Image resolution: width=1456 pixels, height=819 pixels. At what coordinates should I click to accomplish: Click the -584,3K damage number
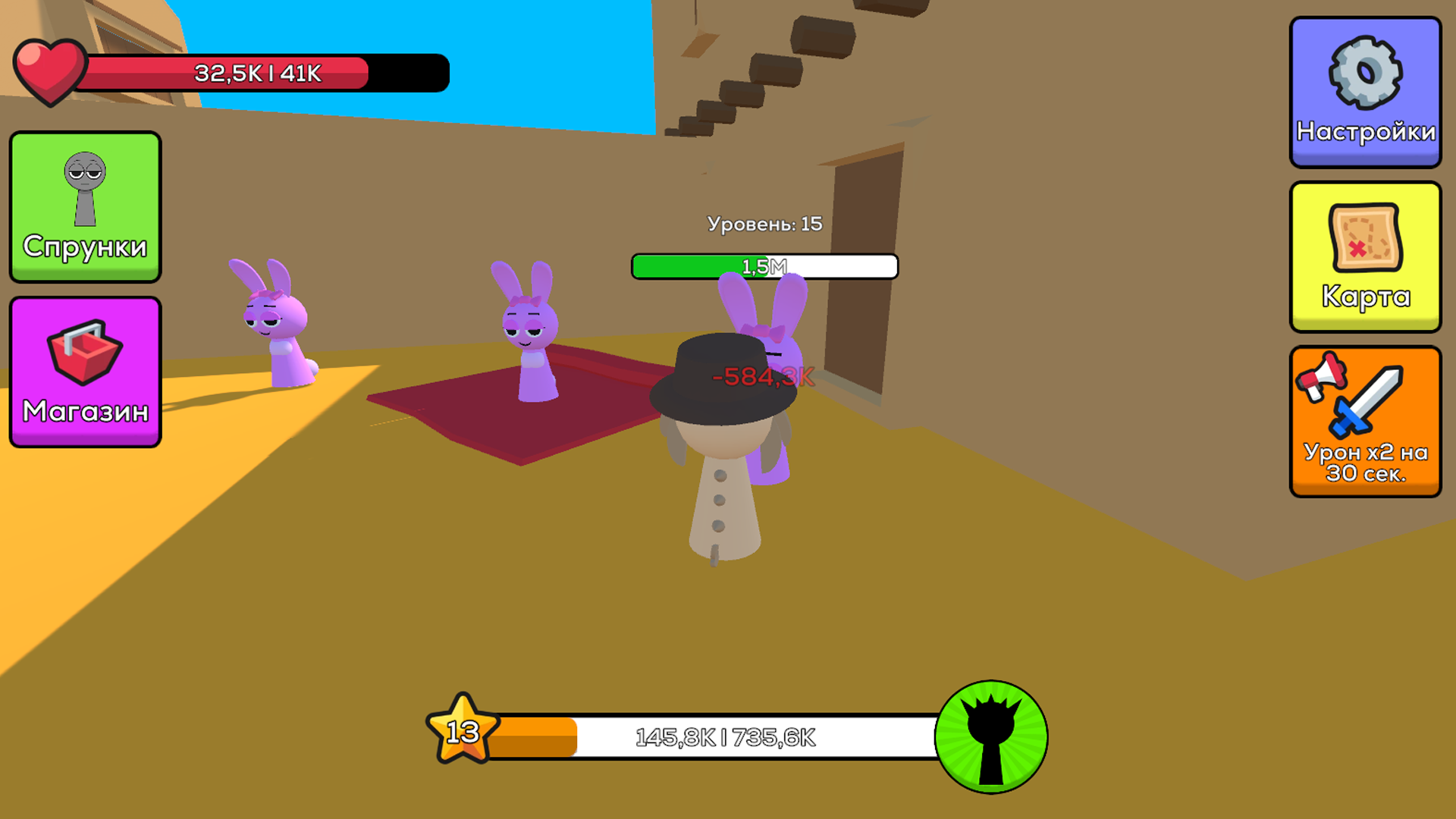pos(761,375)
